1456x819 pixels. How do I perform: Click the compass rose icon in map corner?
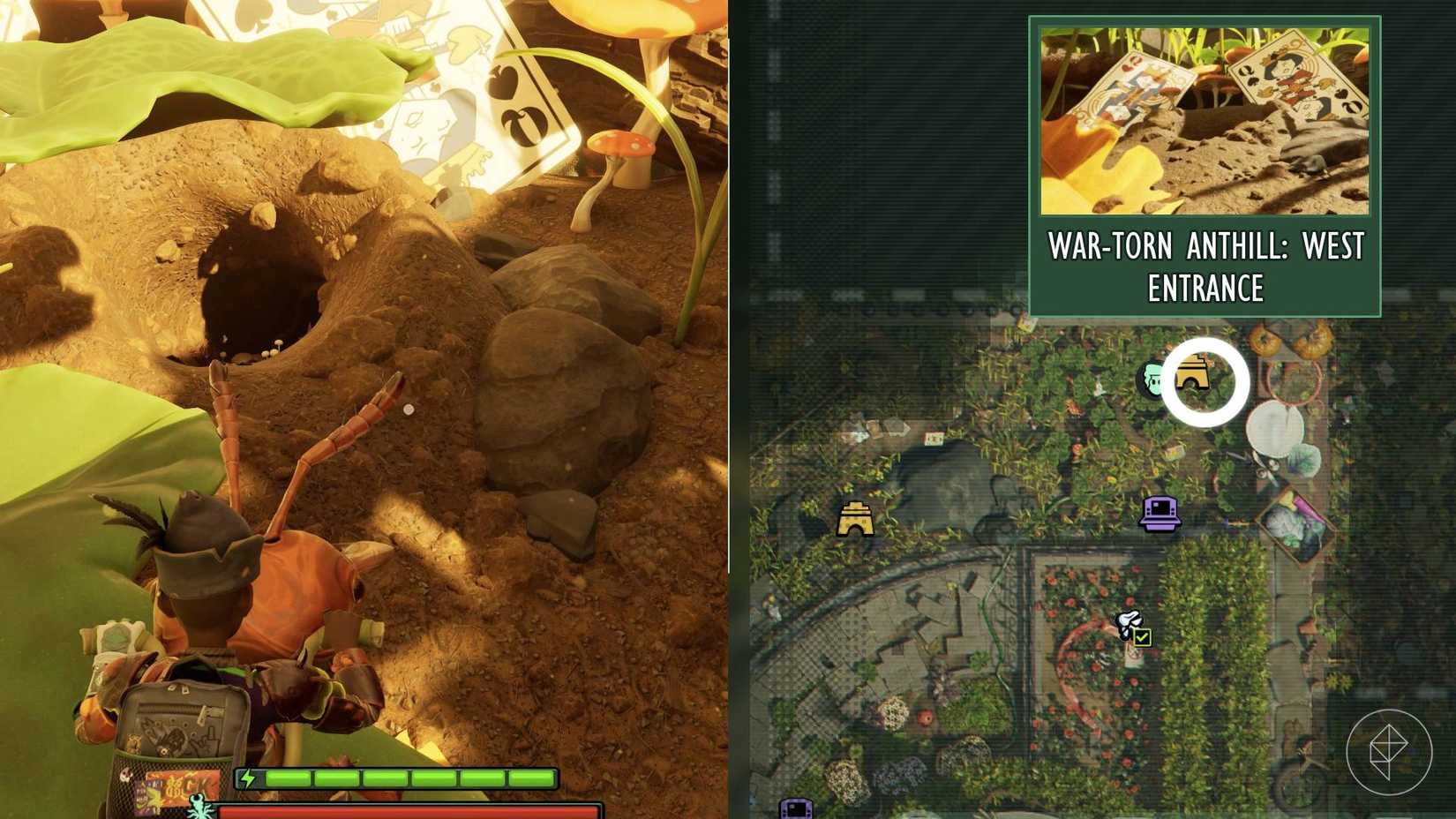pyautogui.click(x=1392, y=754)
